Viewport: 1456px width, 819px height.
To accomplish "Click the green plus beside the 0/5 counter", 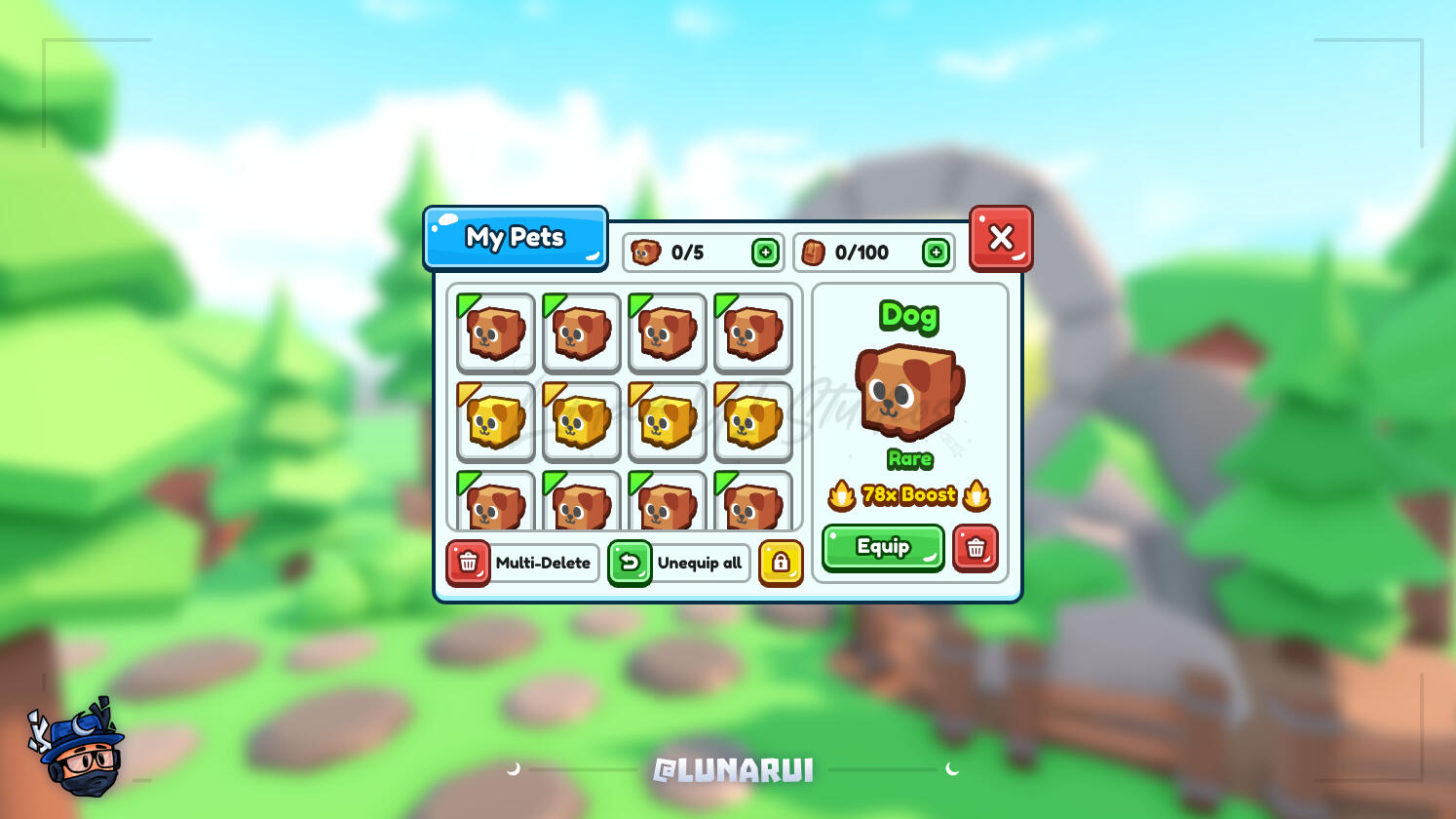I will pos(767,253).
